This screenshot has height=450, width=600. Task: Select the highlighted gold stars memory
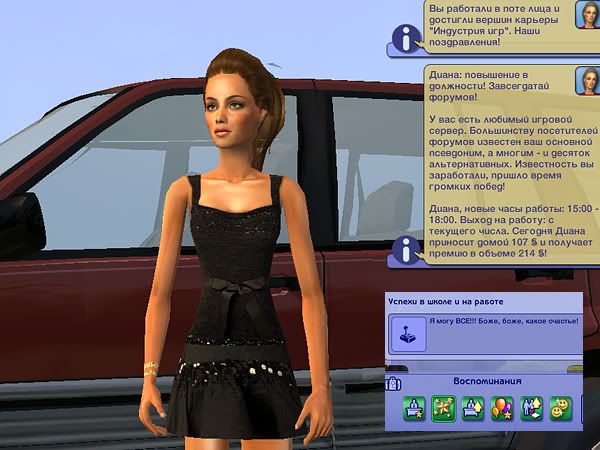pyautogui.click(x=444, y=410)
